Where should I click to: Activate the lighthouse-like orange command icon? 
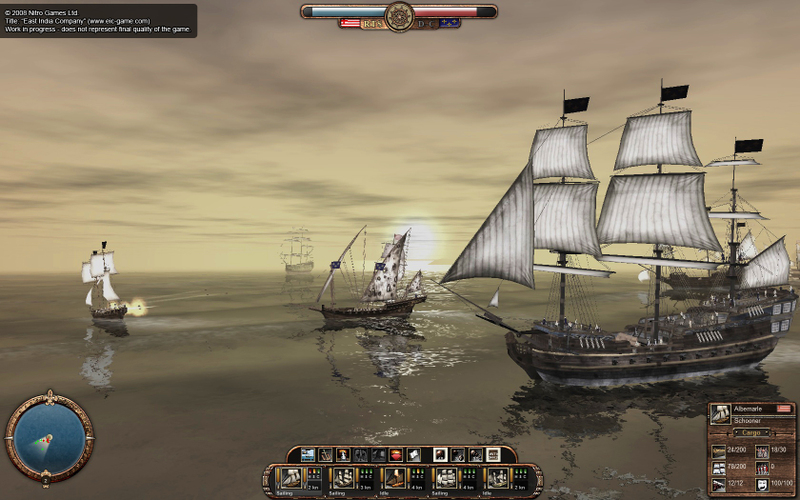coord(343,455)
